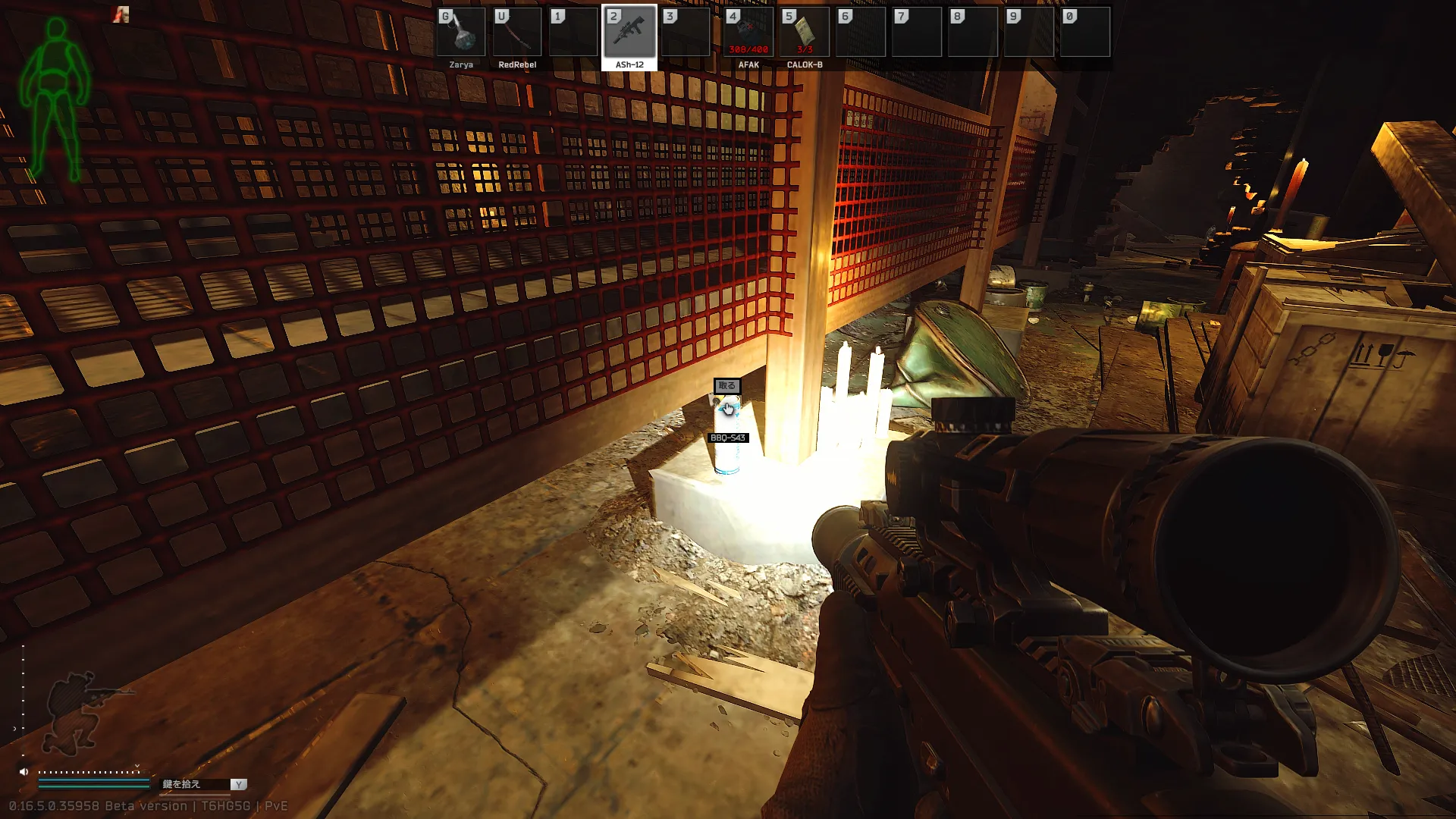Screen dimensions: 1456x819
Task: Select the Zarya grenade hotbar slot
Action: [461, 33]
